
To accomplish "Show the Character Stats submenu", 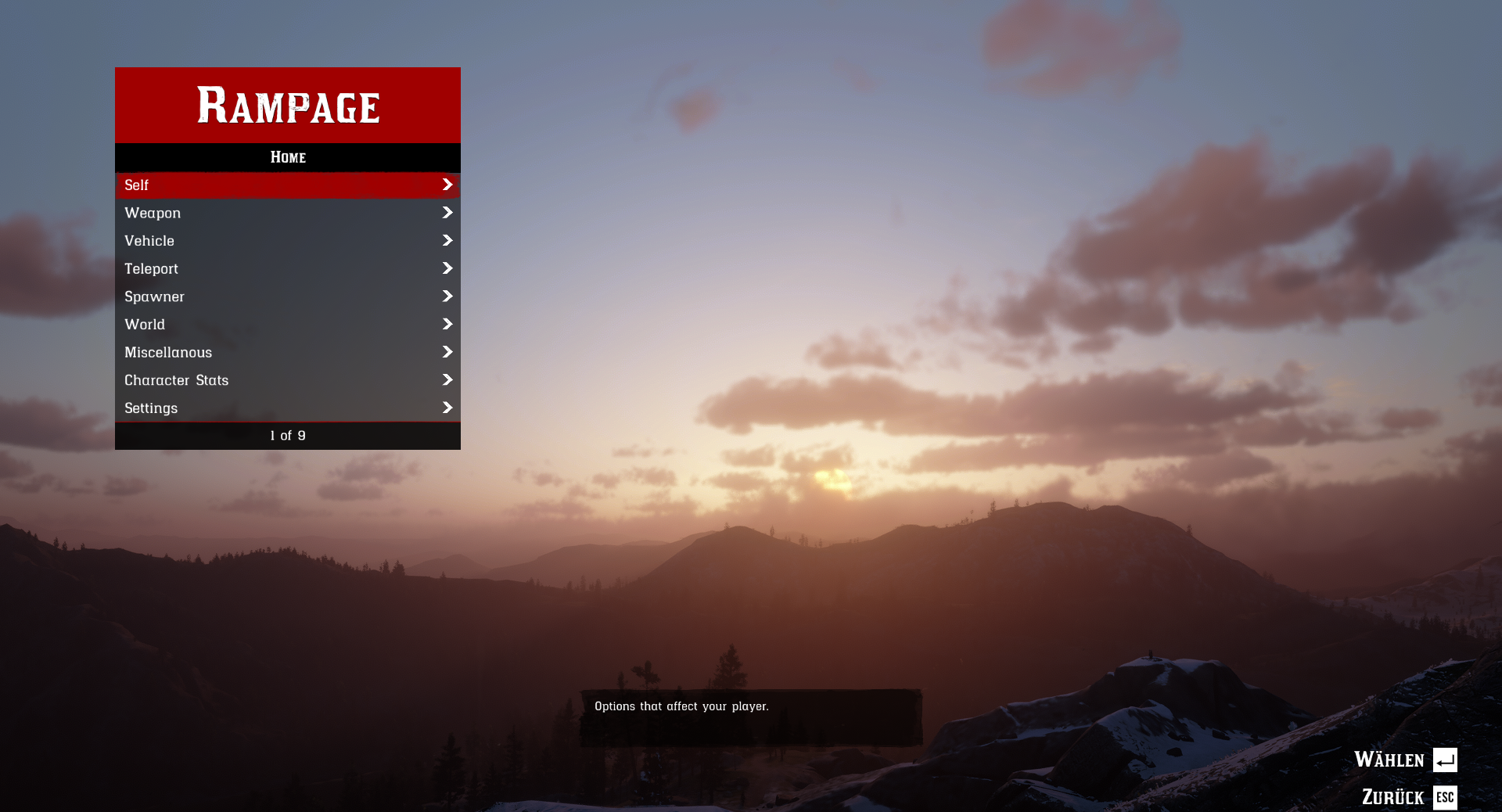I will (x=287, y=380).
